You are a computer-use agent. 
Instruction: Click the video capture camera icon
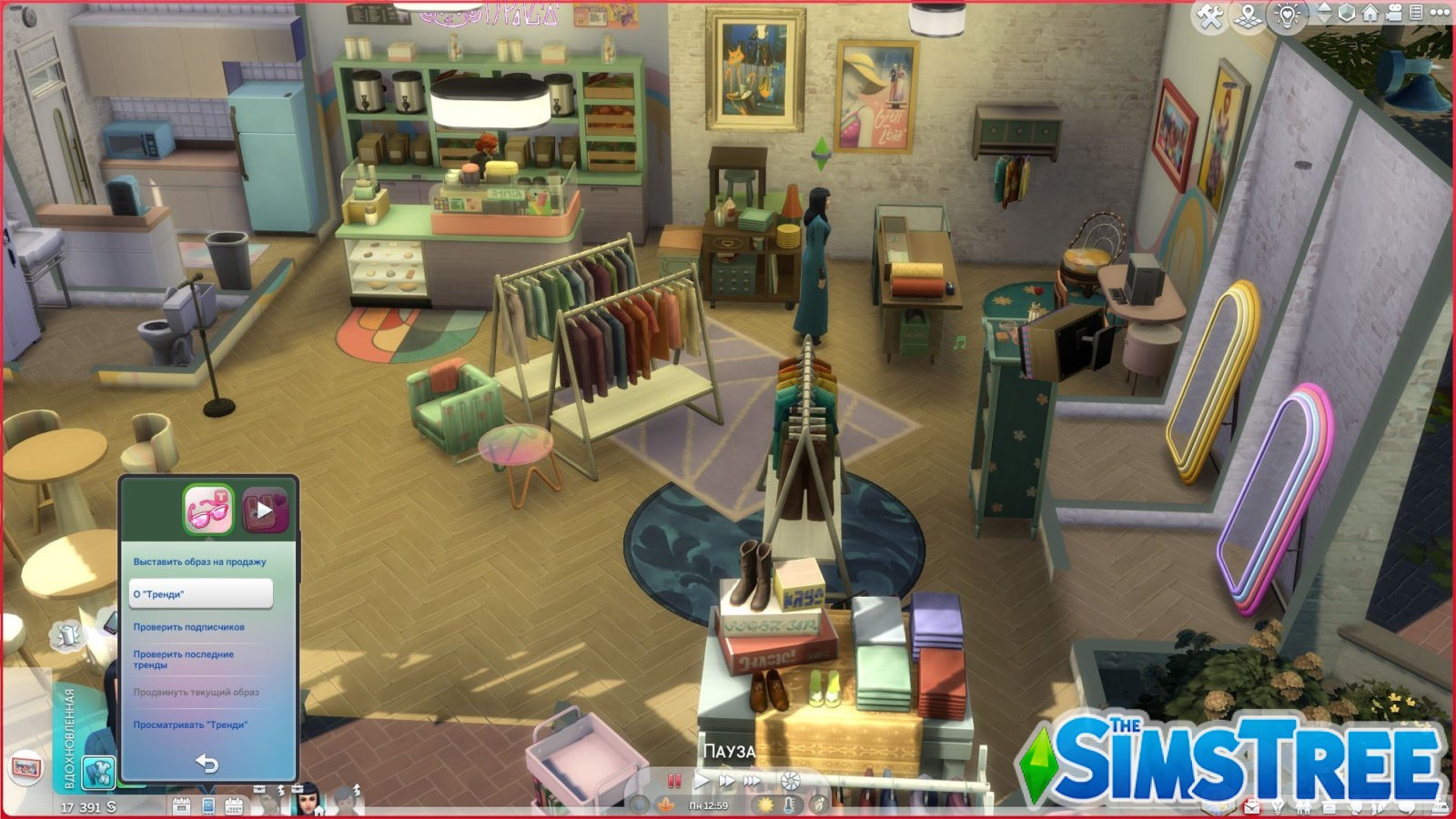1394,14
